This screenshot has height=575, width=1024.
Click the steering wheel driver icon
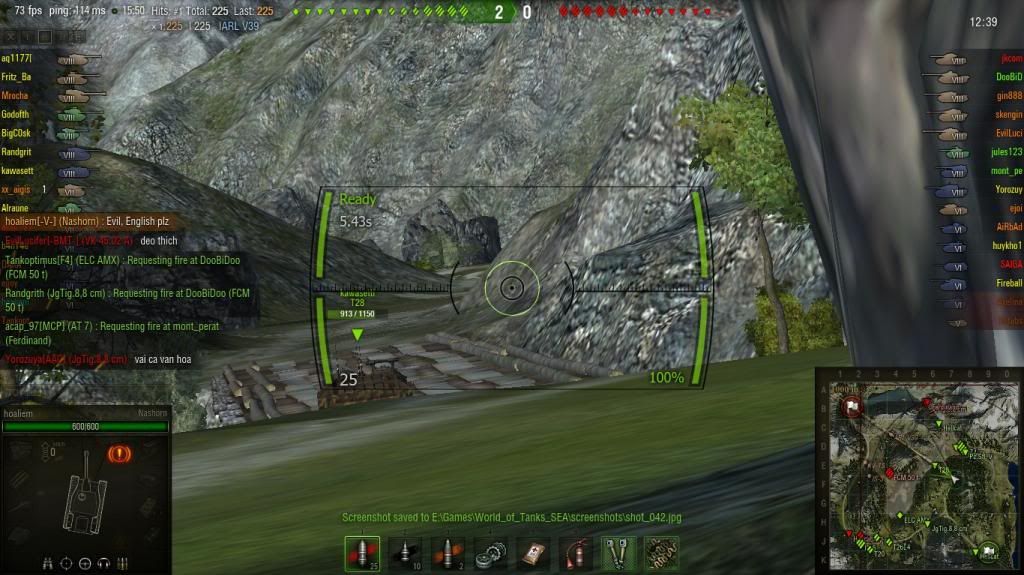pyautogui.click(x=86, y=563)
